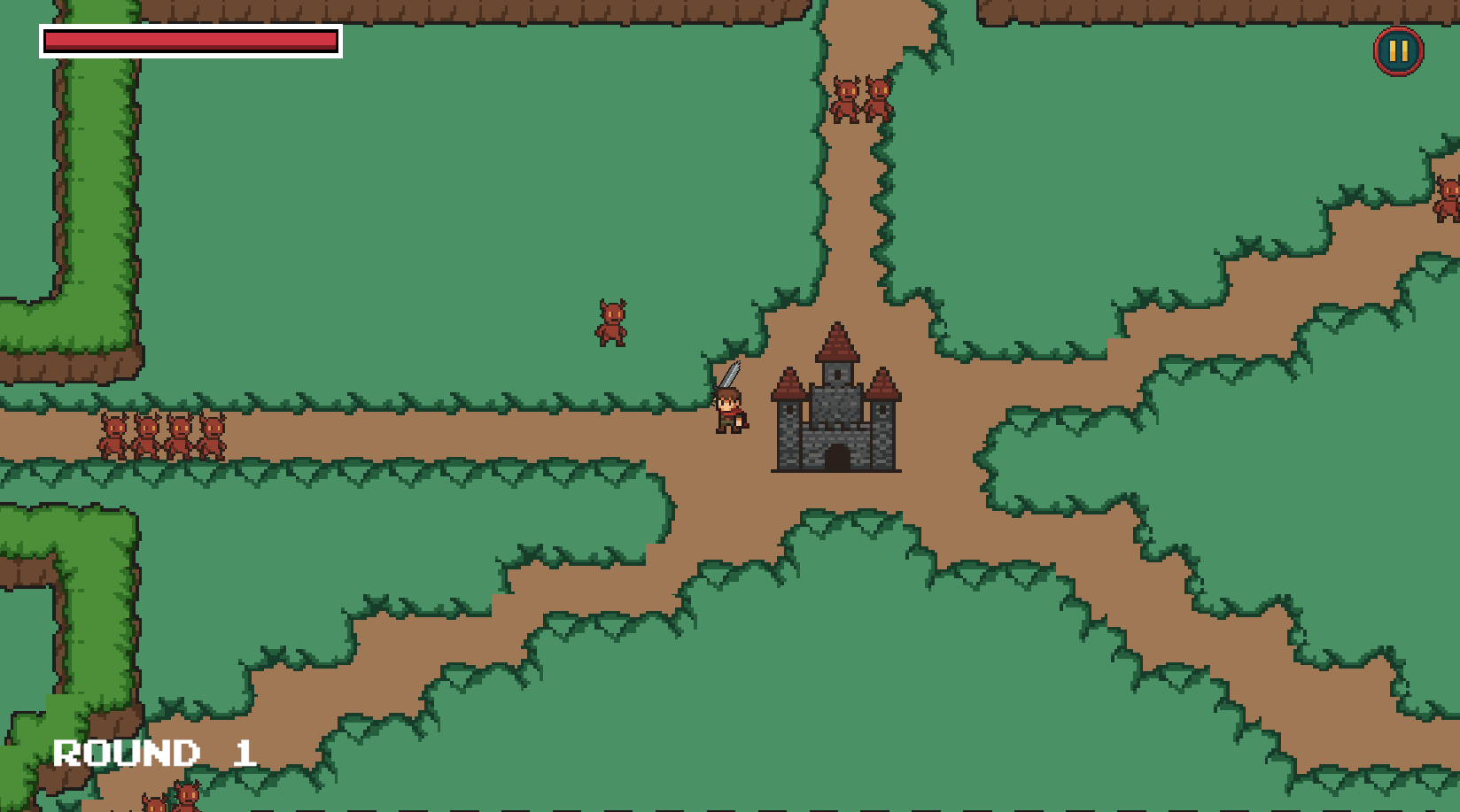Select the rightmost goblin in the western group
Viewport: 1460px width, 812px height.
(211, 432)
